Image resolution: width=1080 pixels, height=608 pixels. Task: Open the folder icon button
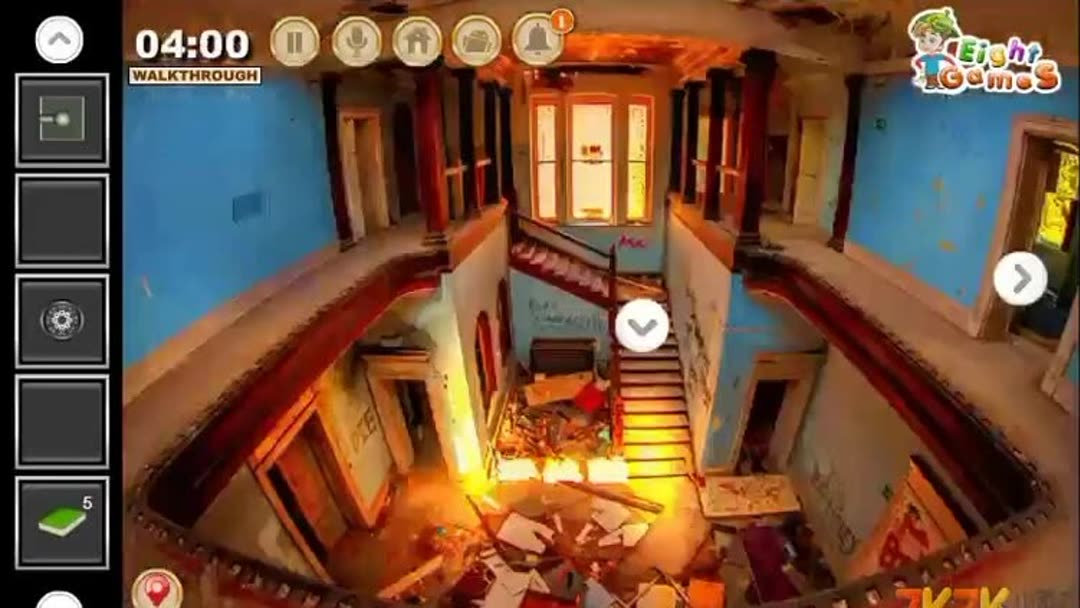pyautogui.click(x=476, y=42)
